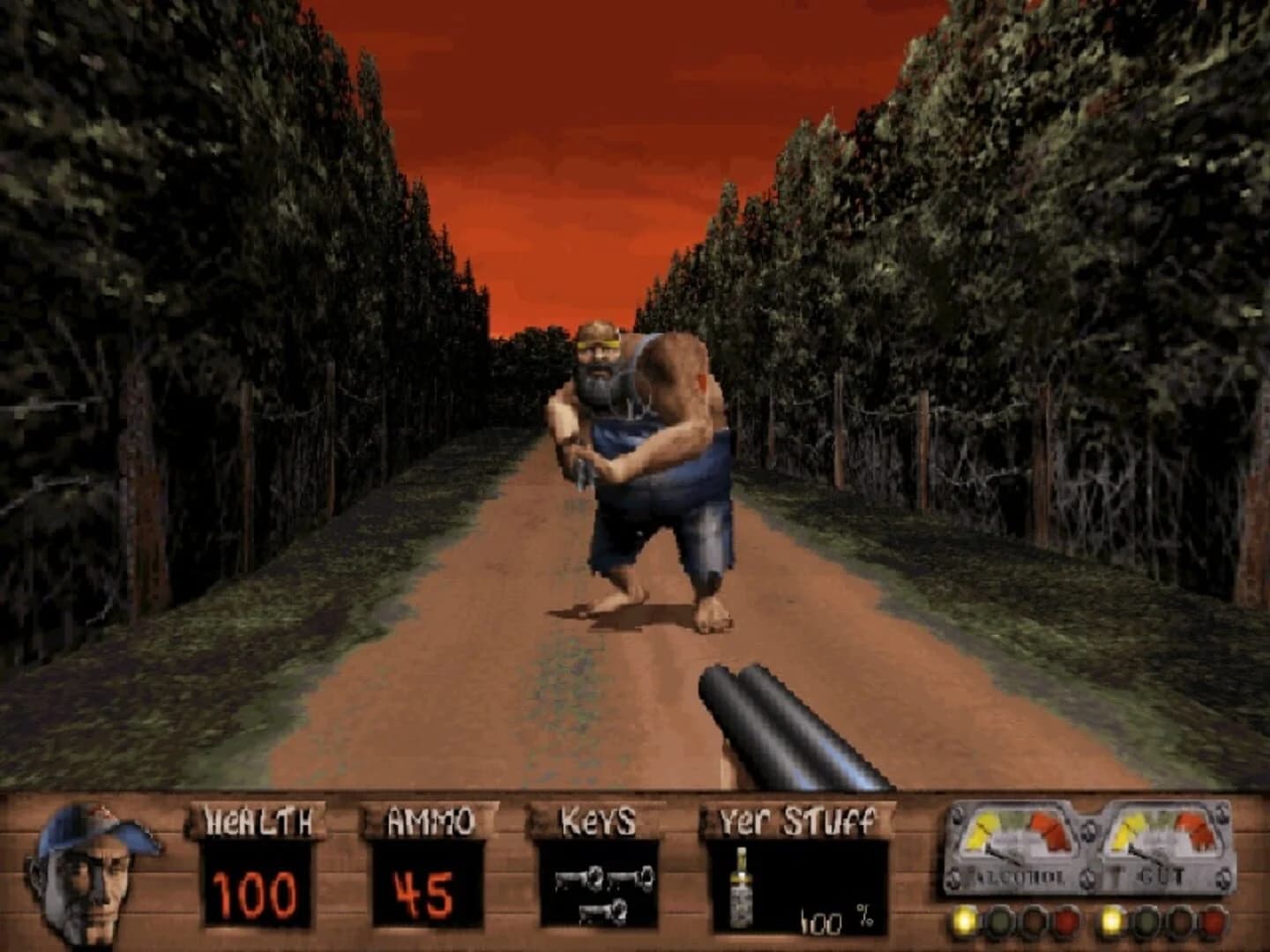The width and height of the screenshot is (1270, 952).
Task: Toggle the lit yellow light under Alcohol
Action: coord(965,921)
